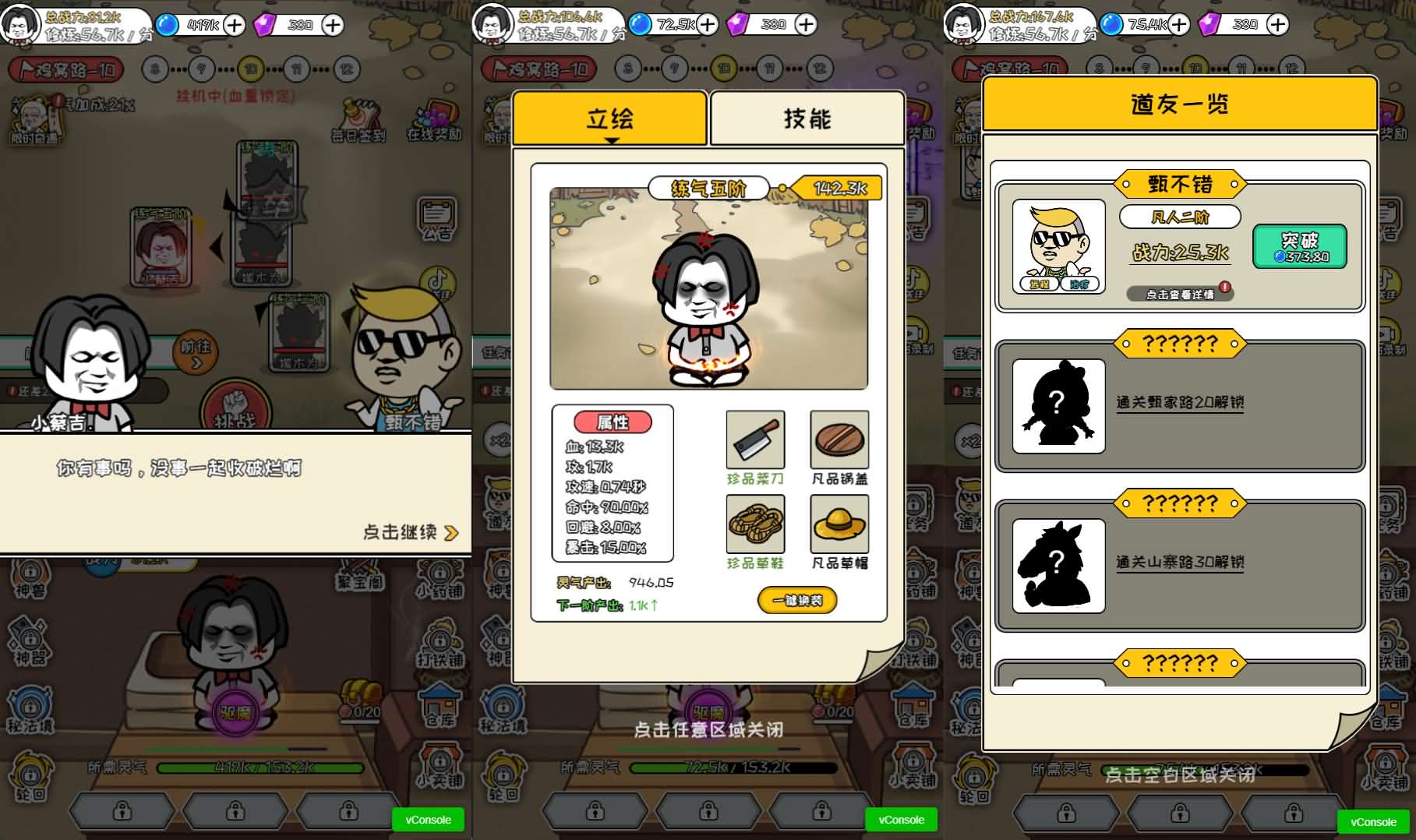
Task: Click the Douyin follow icon
Action: pos(439,280)
